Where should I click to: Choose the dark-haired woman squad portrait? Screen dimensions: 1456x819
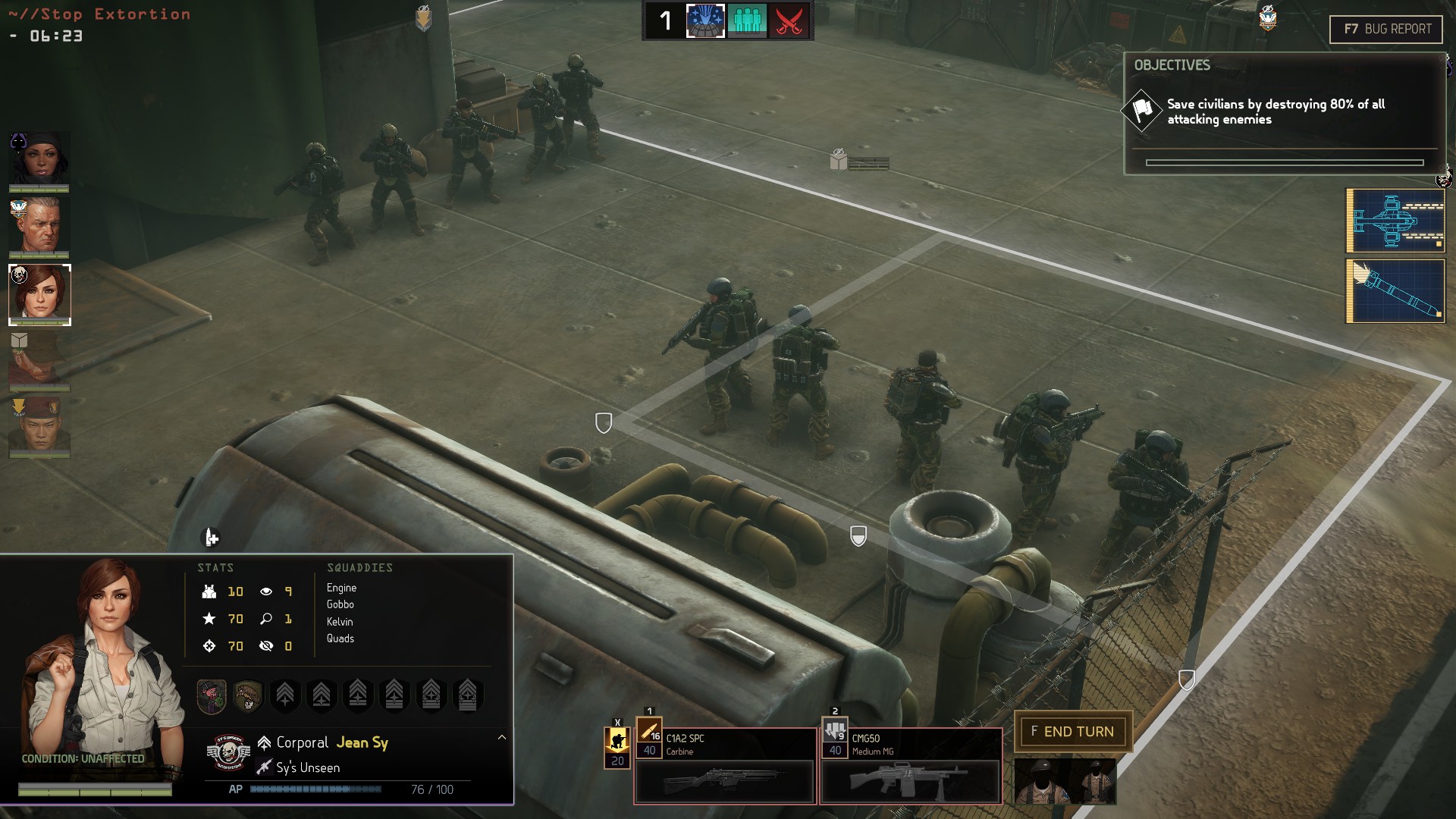(x=39, y=161)
